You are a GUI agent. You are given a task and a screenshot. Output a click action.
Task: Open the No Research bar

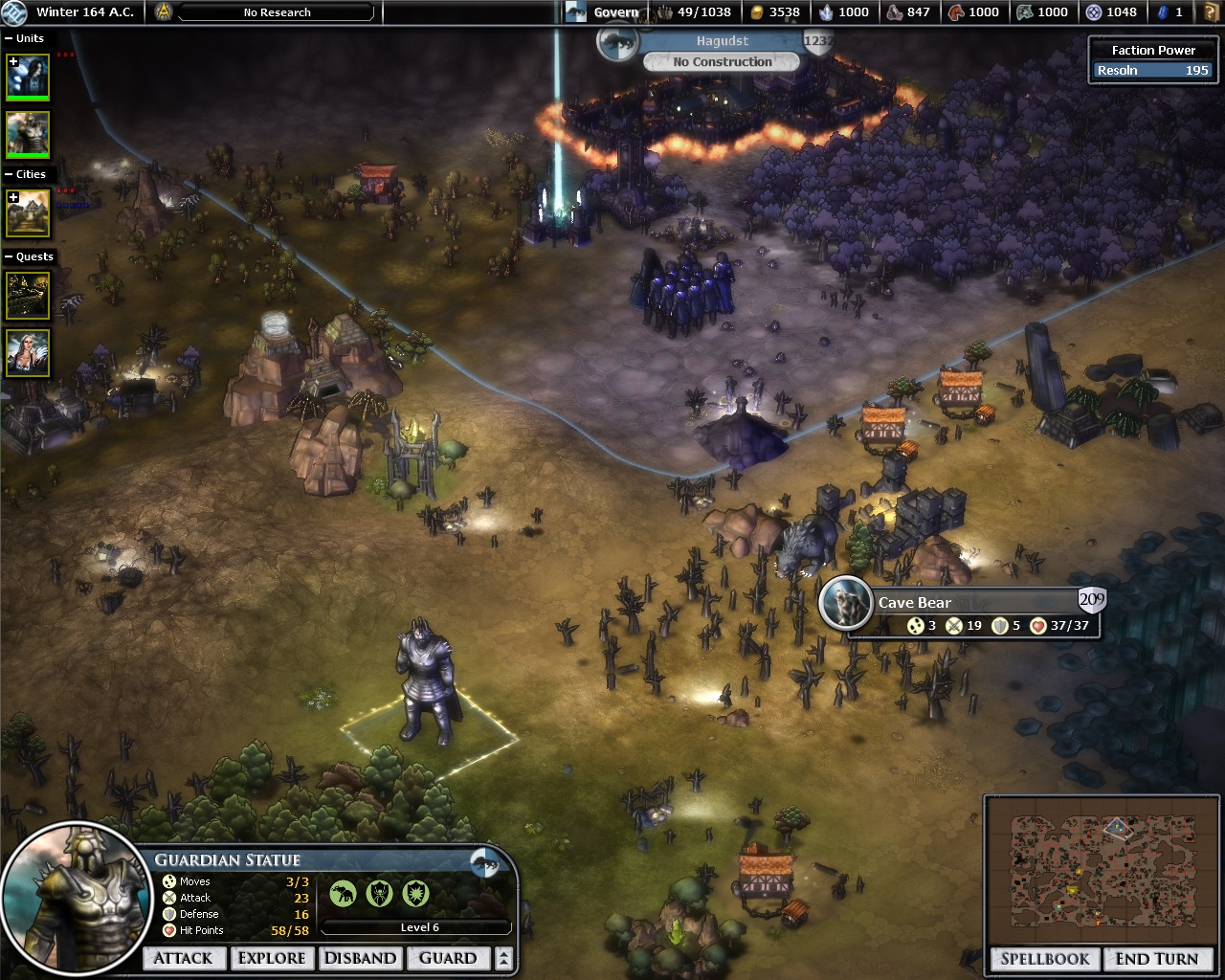coord(278,12)
